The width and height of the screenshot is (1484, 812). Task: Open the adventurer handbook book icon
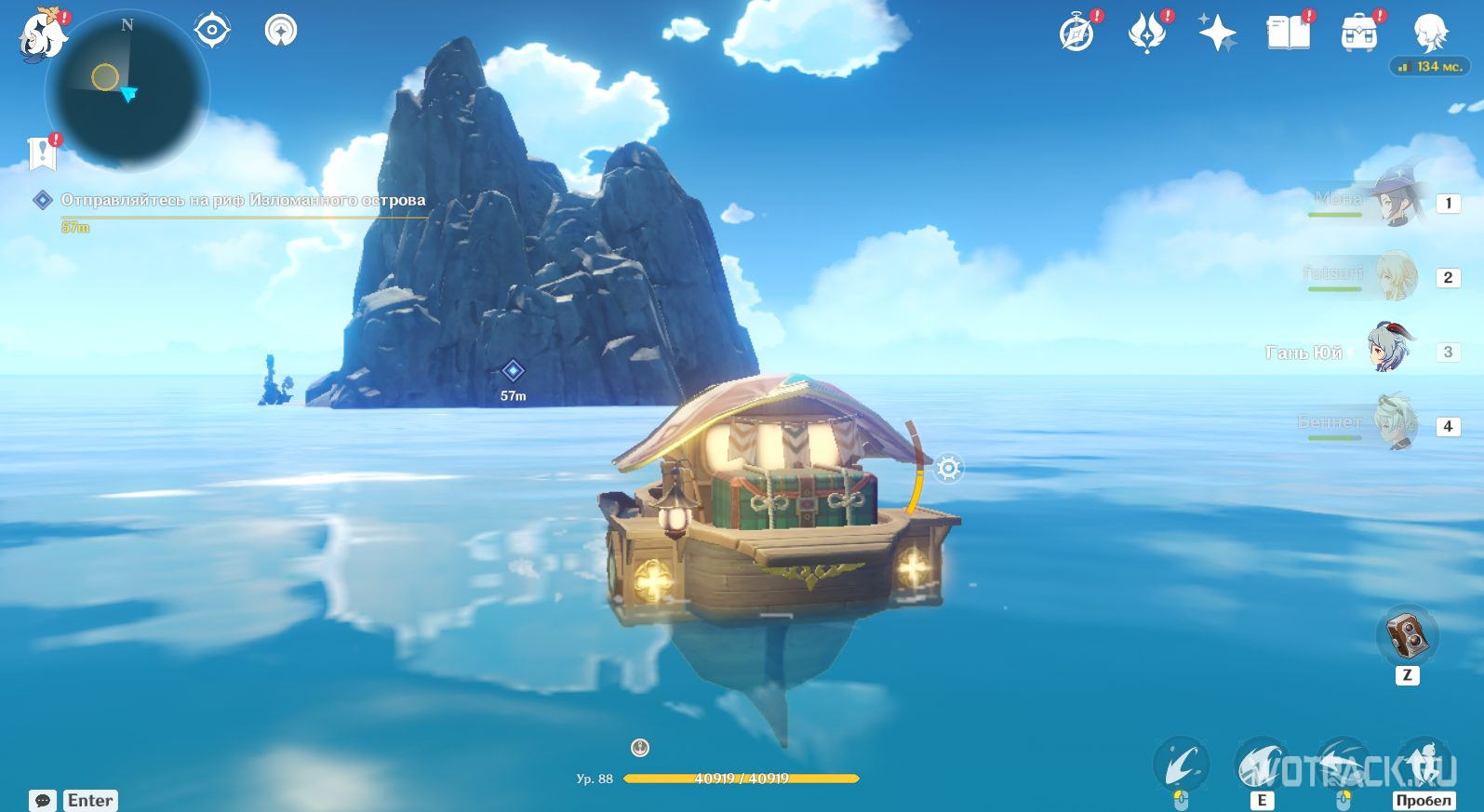click(1288, 33)
